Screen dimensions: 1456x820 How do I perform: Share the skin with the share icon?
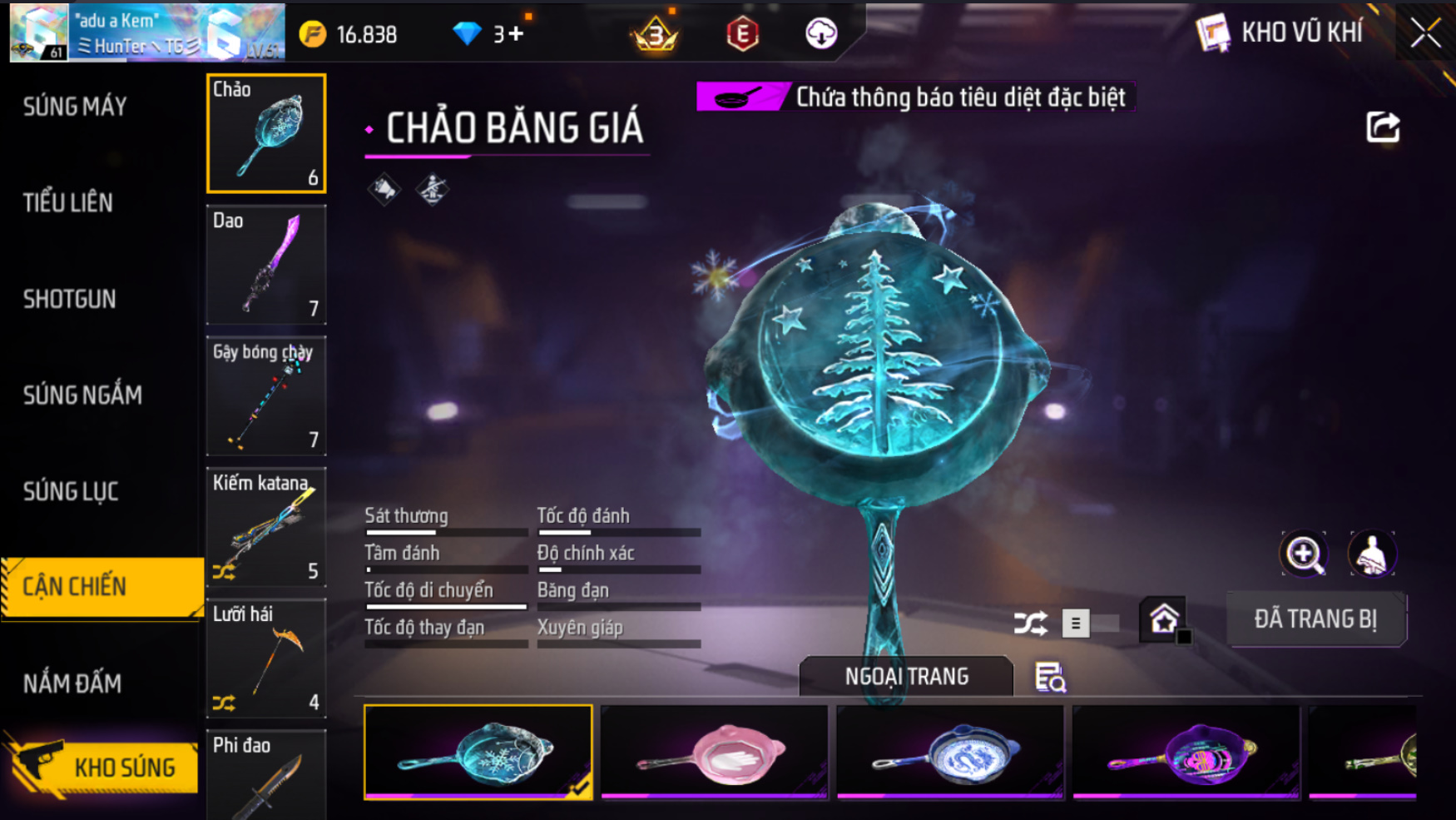[x=1383, y=127]
